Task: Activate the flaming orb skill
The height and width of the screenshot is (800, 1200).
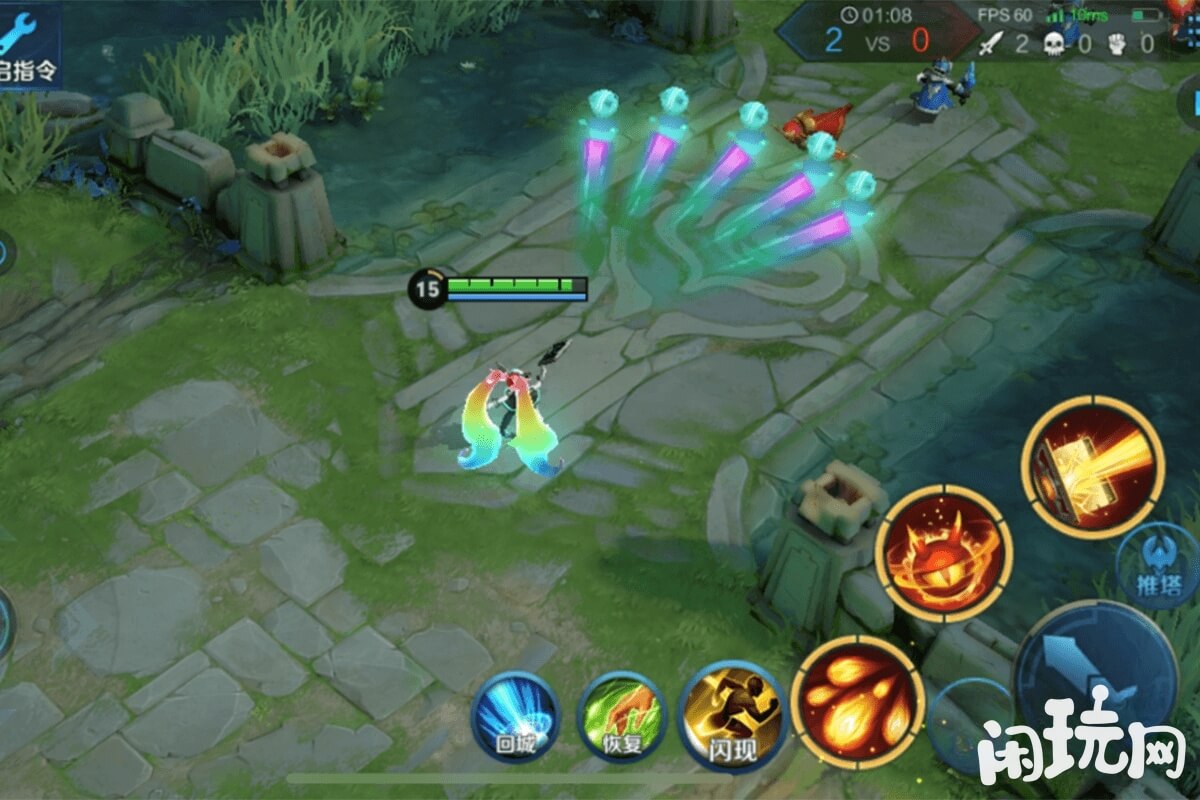Action: (x=943, y=553)
